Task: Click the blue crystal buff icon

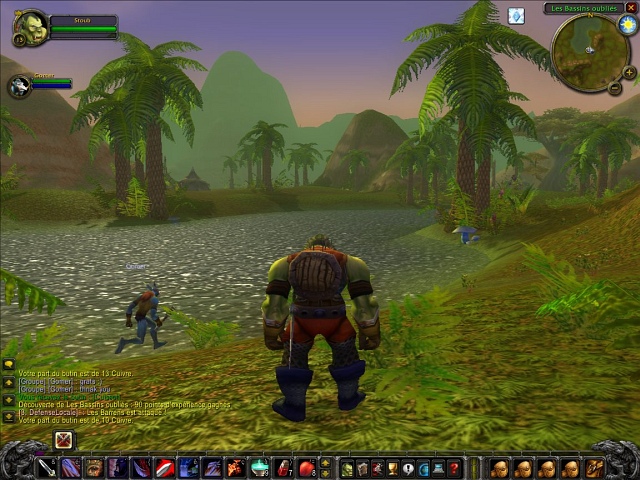Action: [x=516, y=16]
